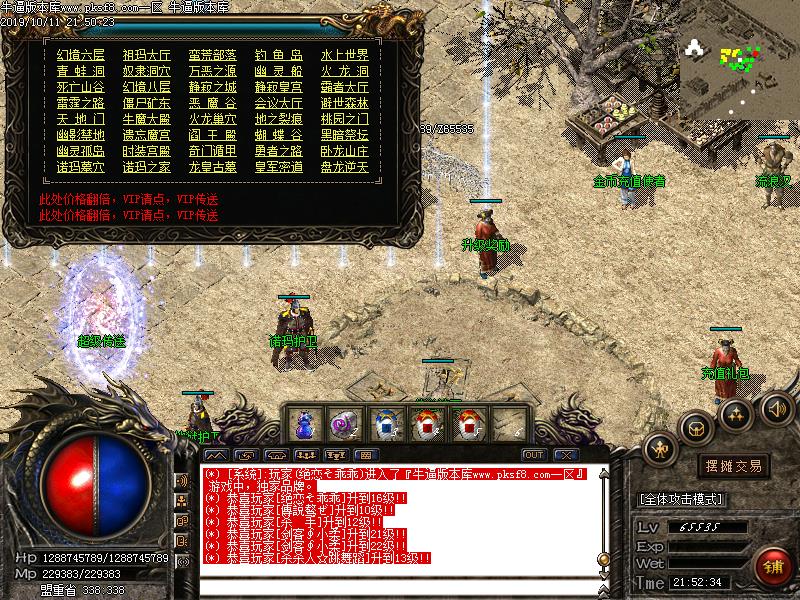Travel to 水上世界 via the menu
Screen dimensions: 800x600
click(x=345, y=55)
